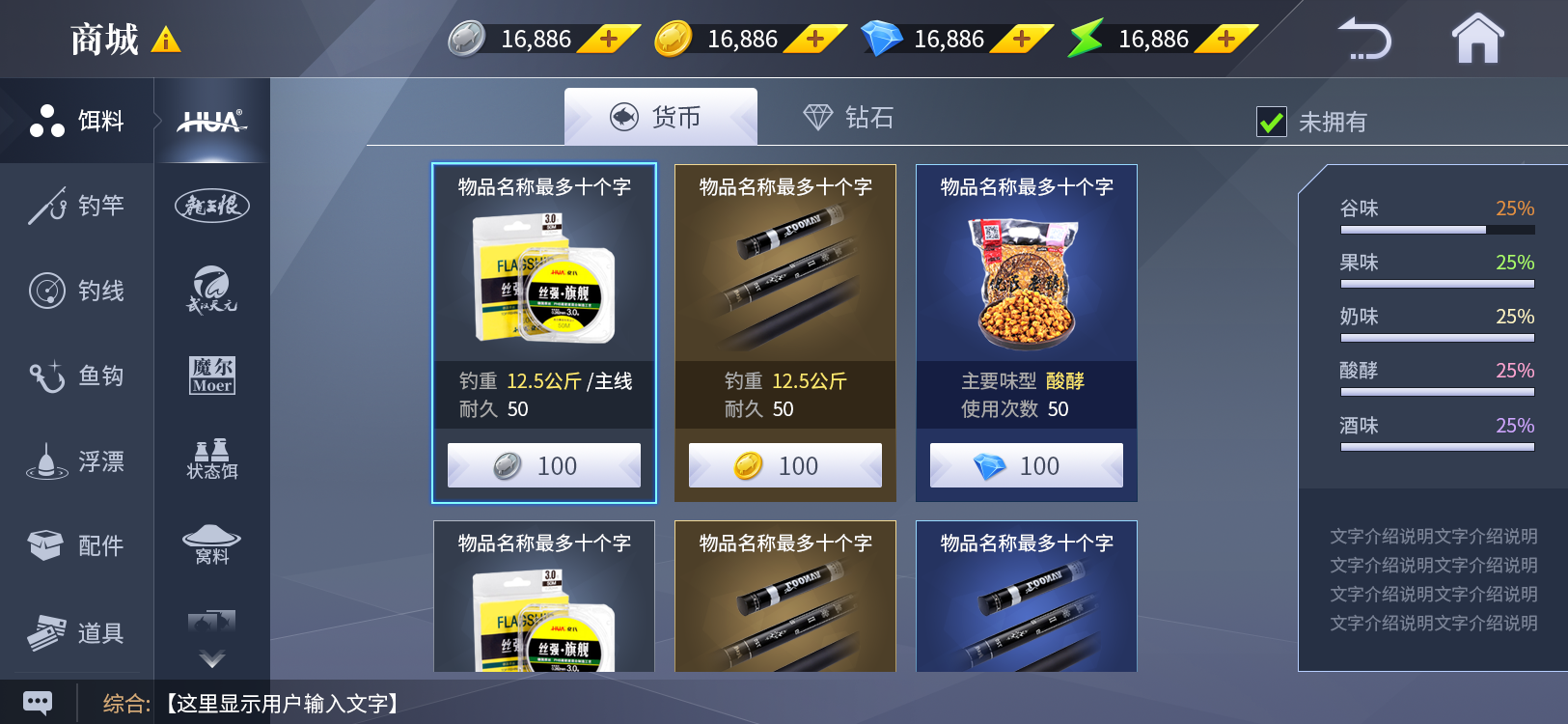Select the HUA brand logo
Image resolution: width=1568 pixels, height=724 pixels.
pos(210,122)
